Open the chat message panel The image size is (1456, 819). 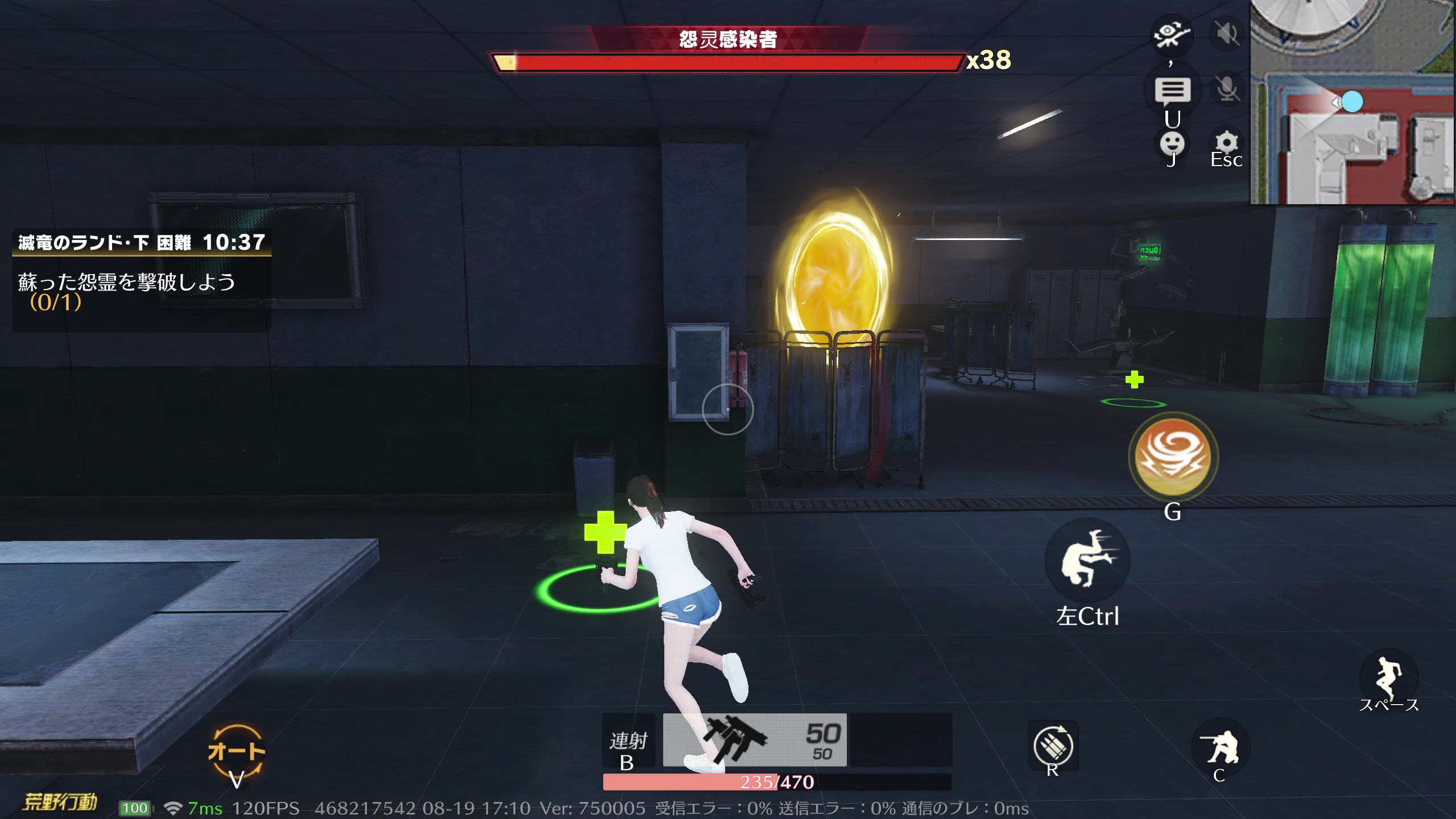pos(1172,90)
